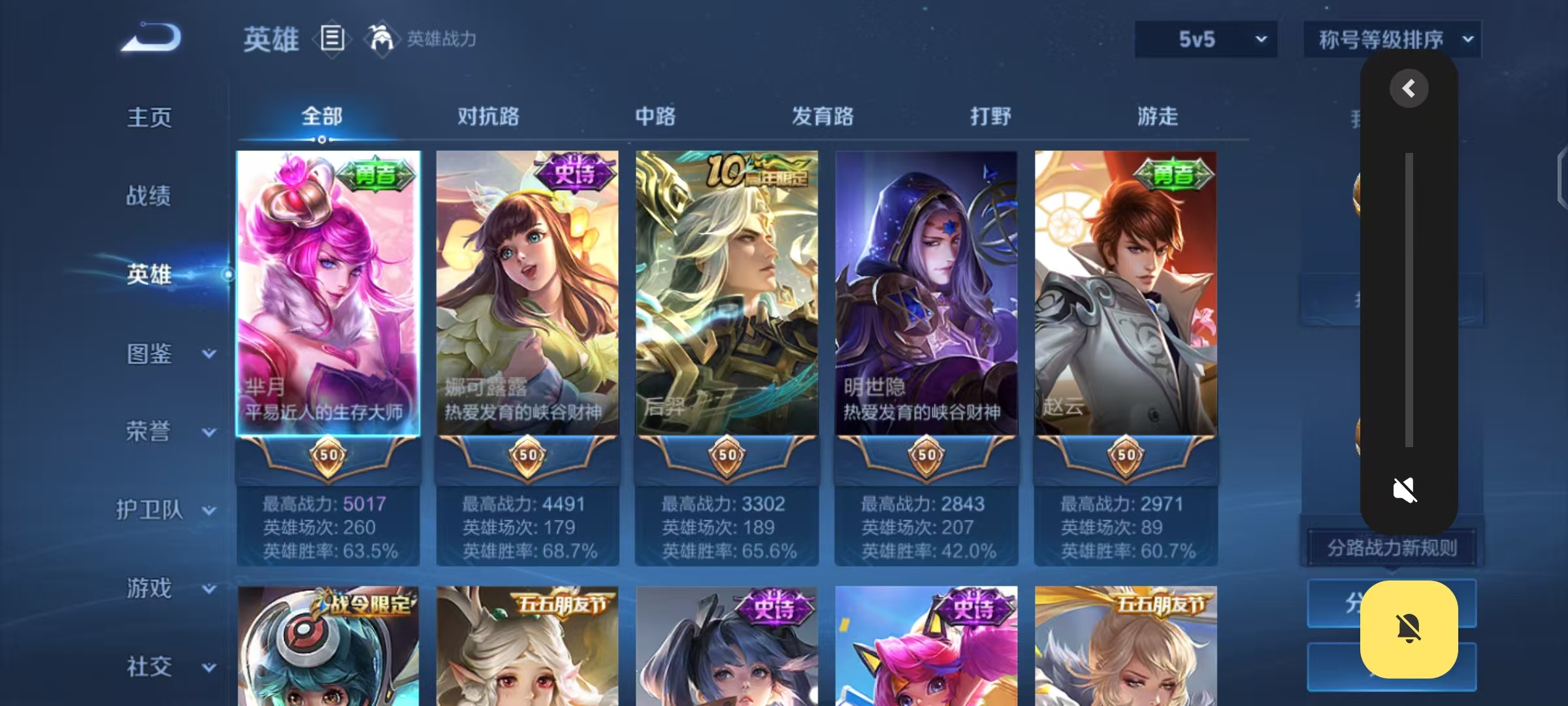Click the 勇者 quality badge on 赵云's card
1568x706 pixels.
tap(1173, 175)
